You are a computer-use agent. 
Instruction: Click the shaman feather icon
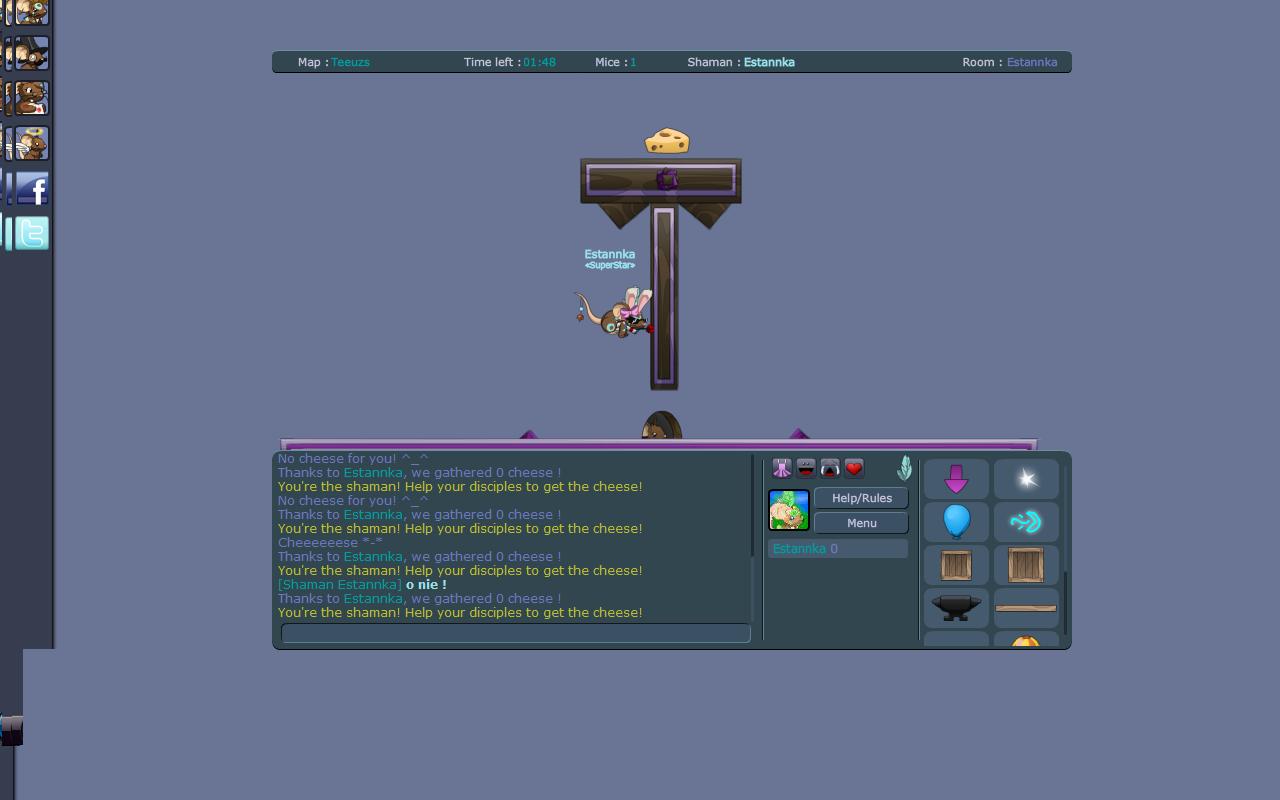[903, 467]
